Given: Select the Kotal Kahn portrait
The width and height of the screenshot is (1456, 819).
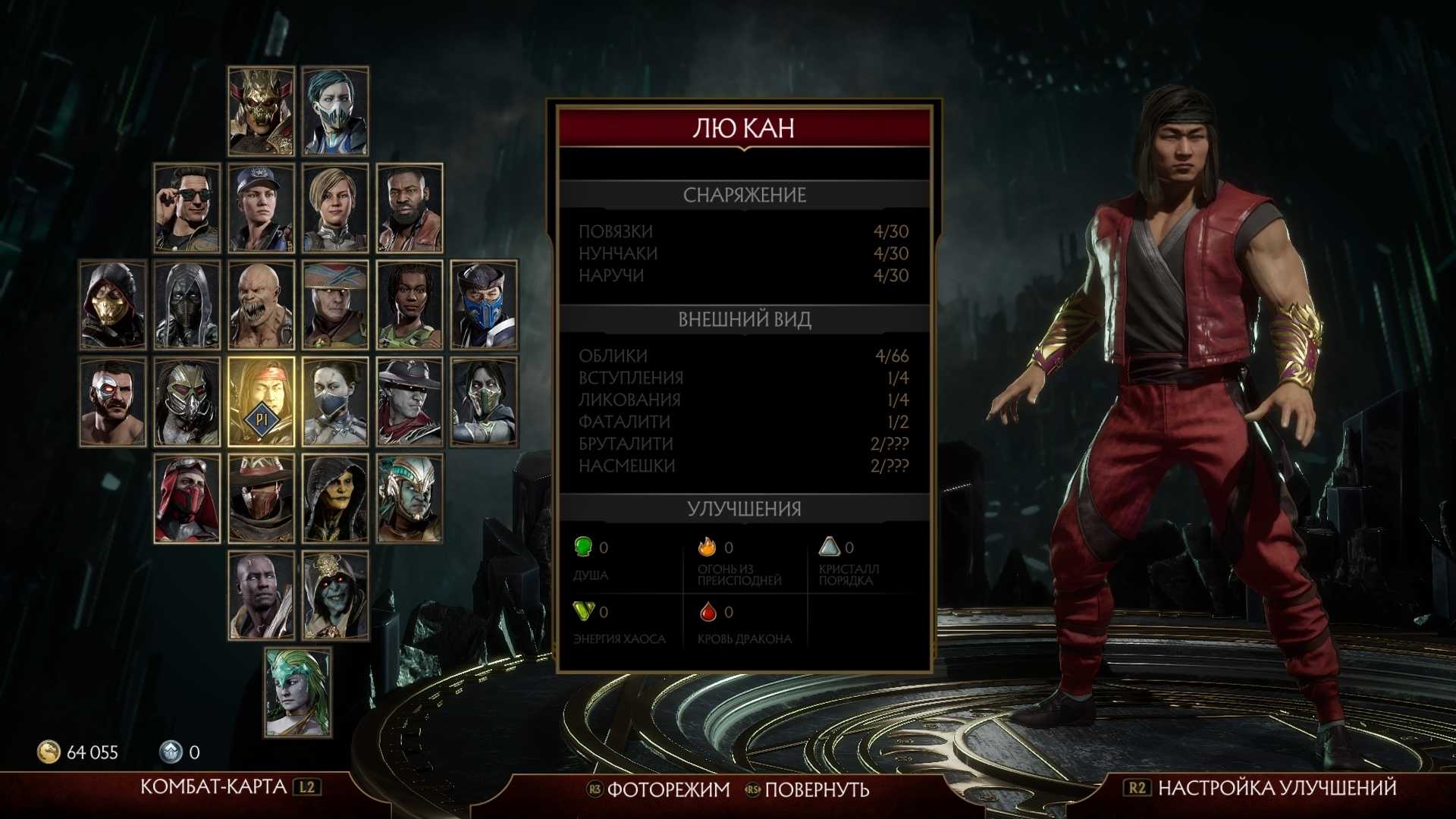Looking at the screenshot, I should (x=409, y=499).
